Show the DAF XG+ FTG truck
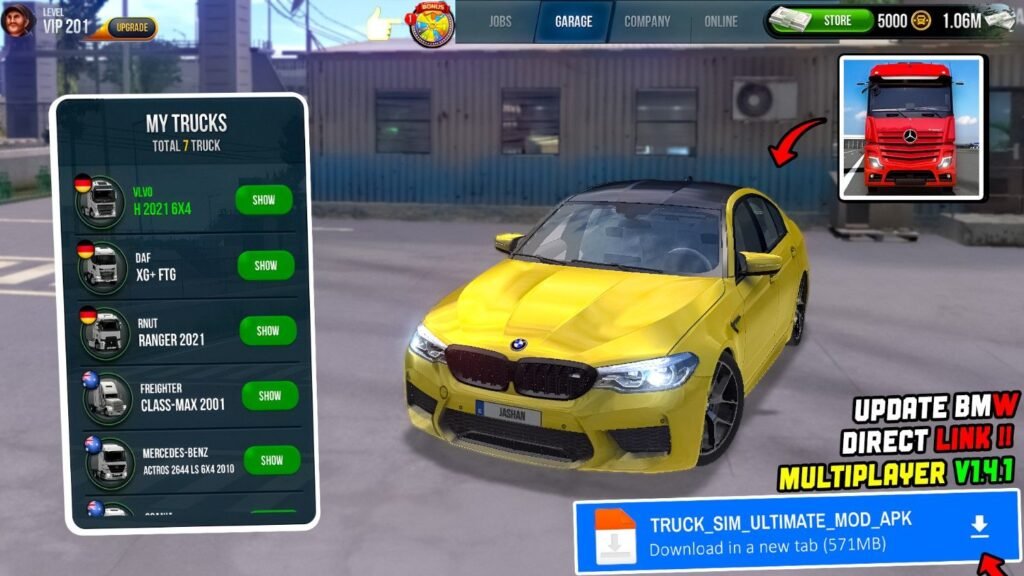 pyautogui.click(x=266, y=266)
